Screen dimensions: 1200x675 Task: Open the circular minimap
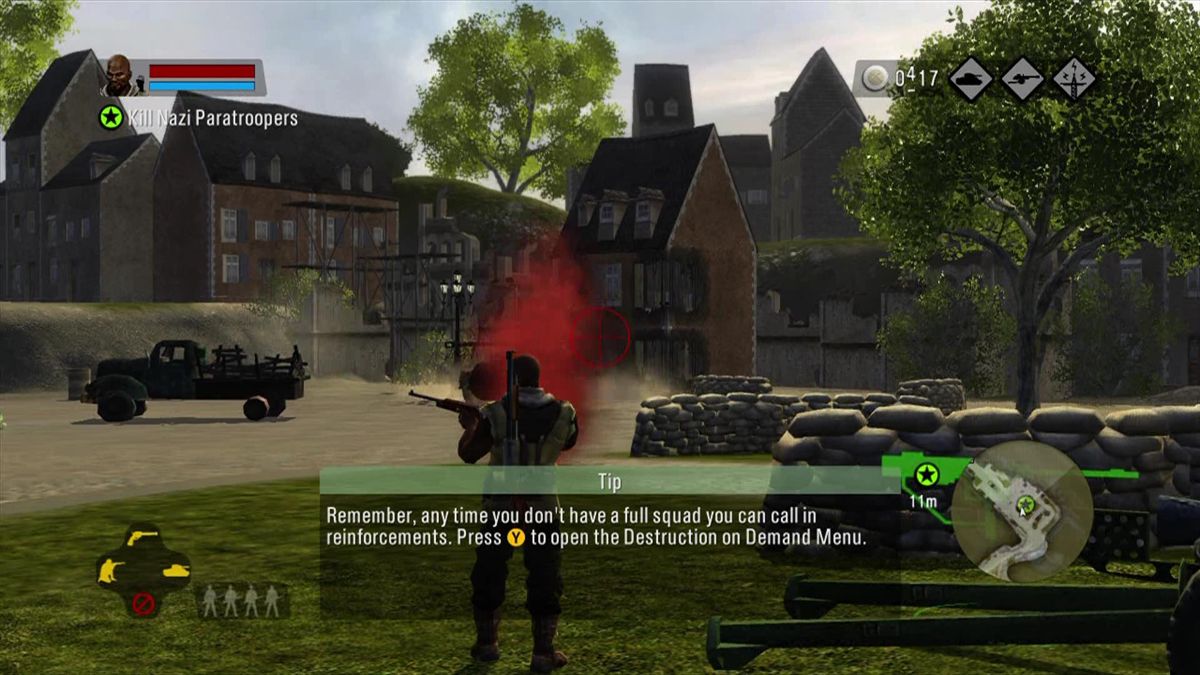tap(1021, 510)
